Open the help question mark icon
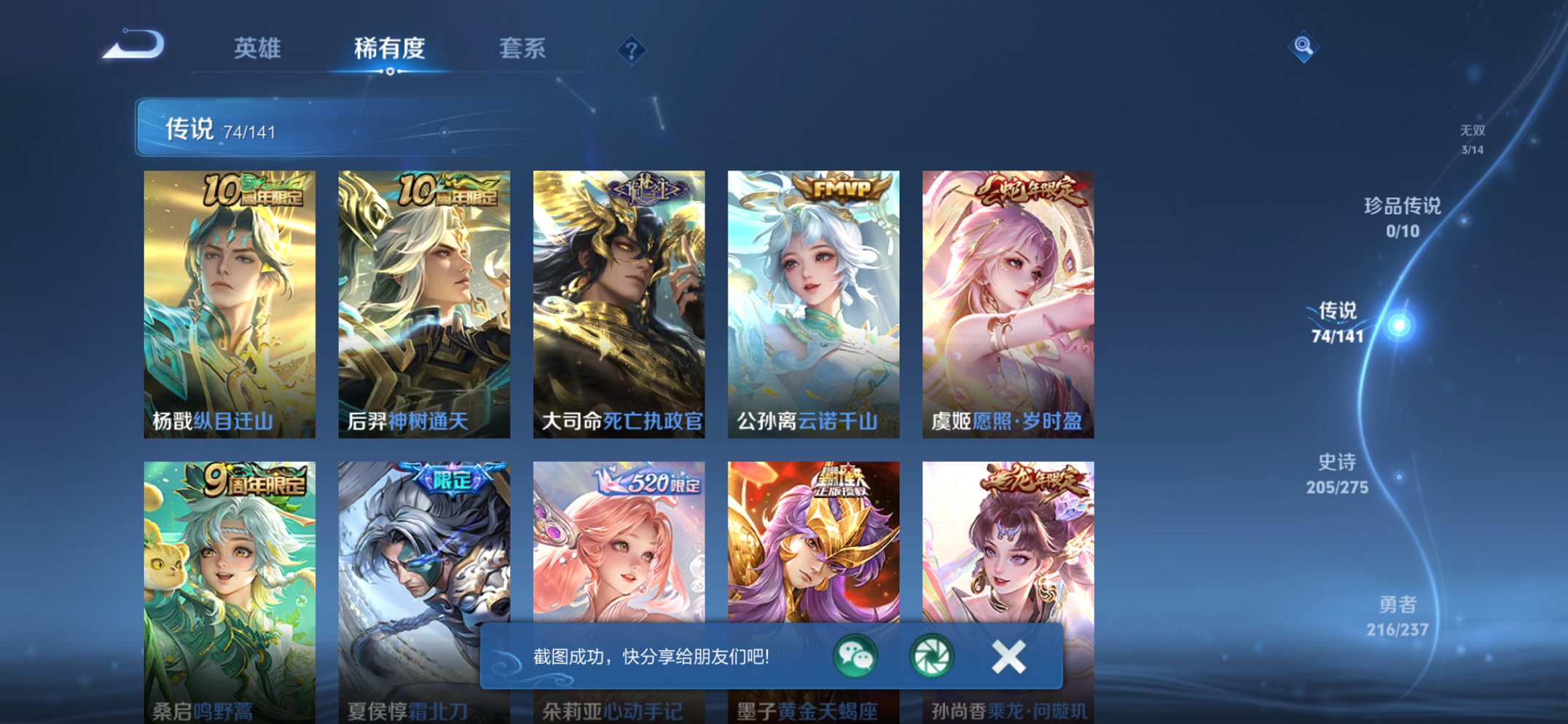Image resolution: width=1568 pixels, height=724 pixels. pyautogui.click(x=632, y=50)
